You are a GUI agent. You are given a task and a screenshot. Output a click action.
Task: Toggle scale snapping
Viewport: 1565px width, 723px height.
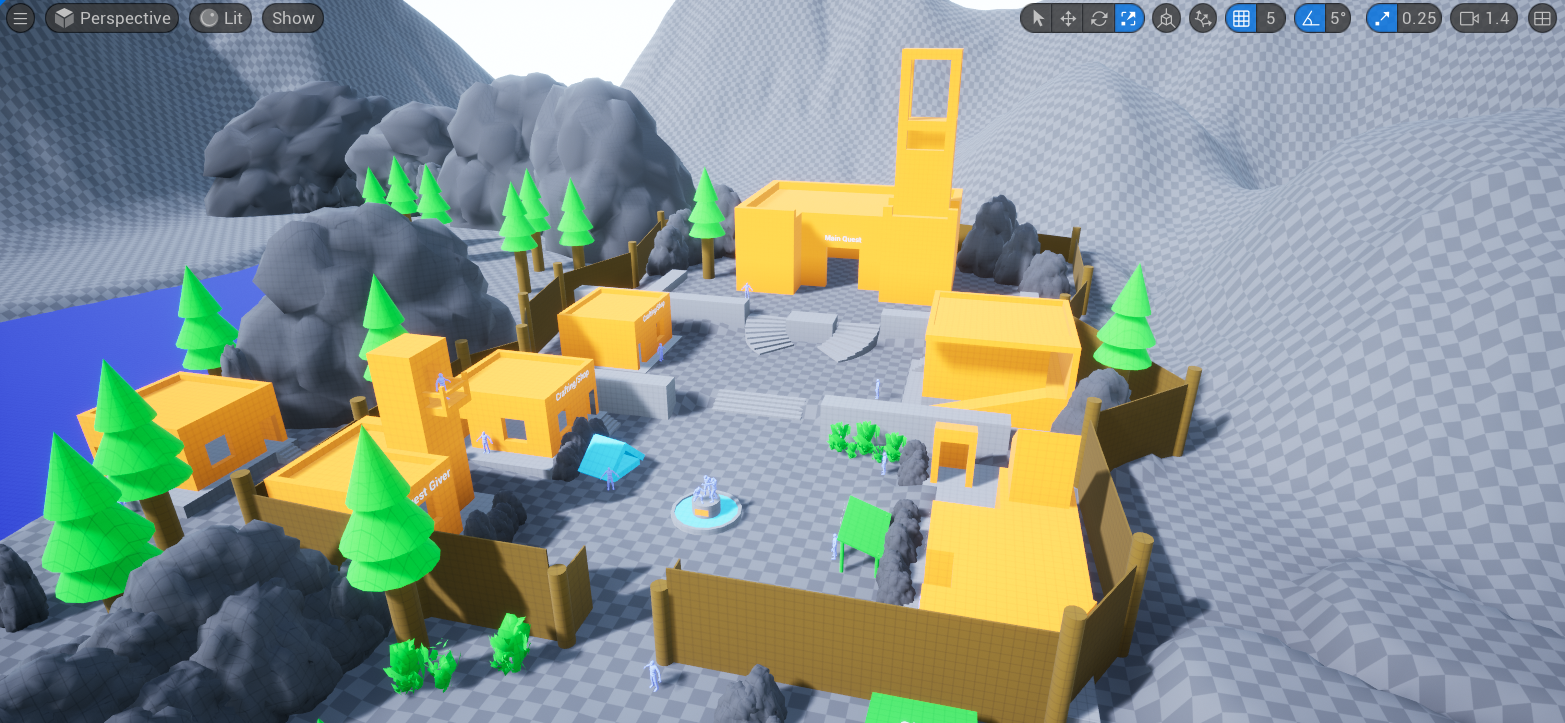click(1382, 18)
